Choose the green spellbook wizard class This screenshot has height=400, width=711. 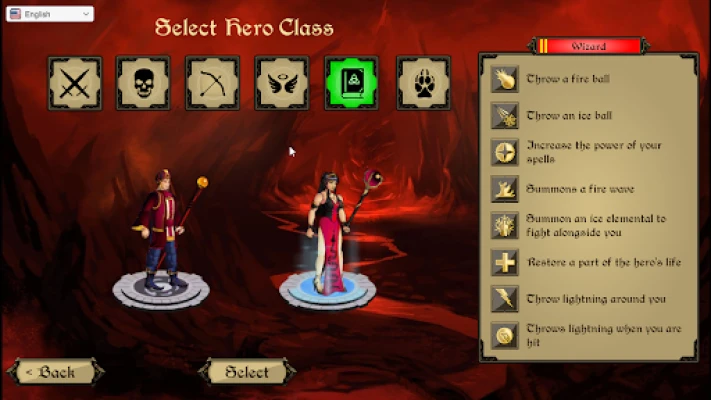352,82
